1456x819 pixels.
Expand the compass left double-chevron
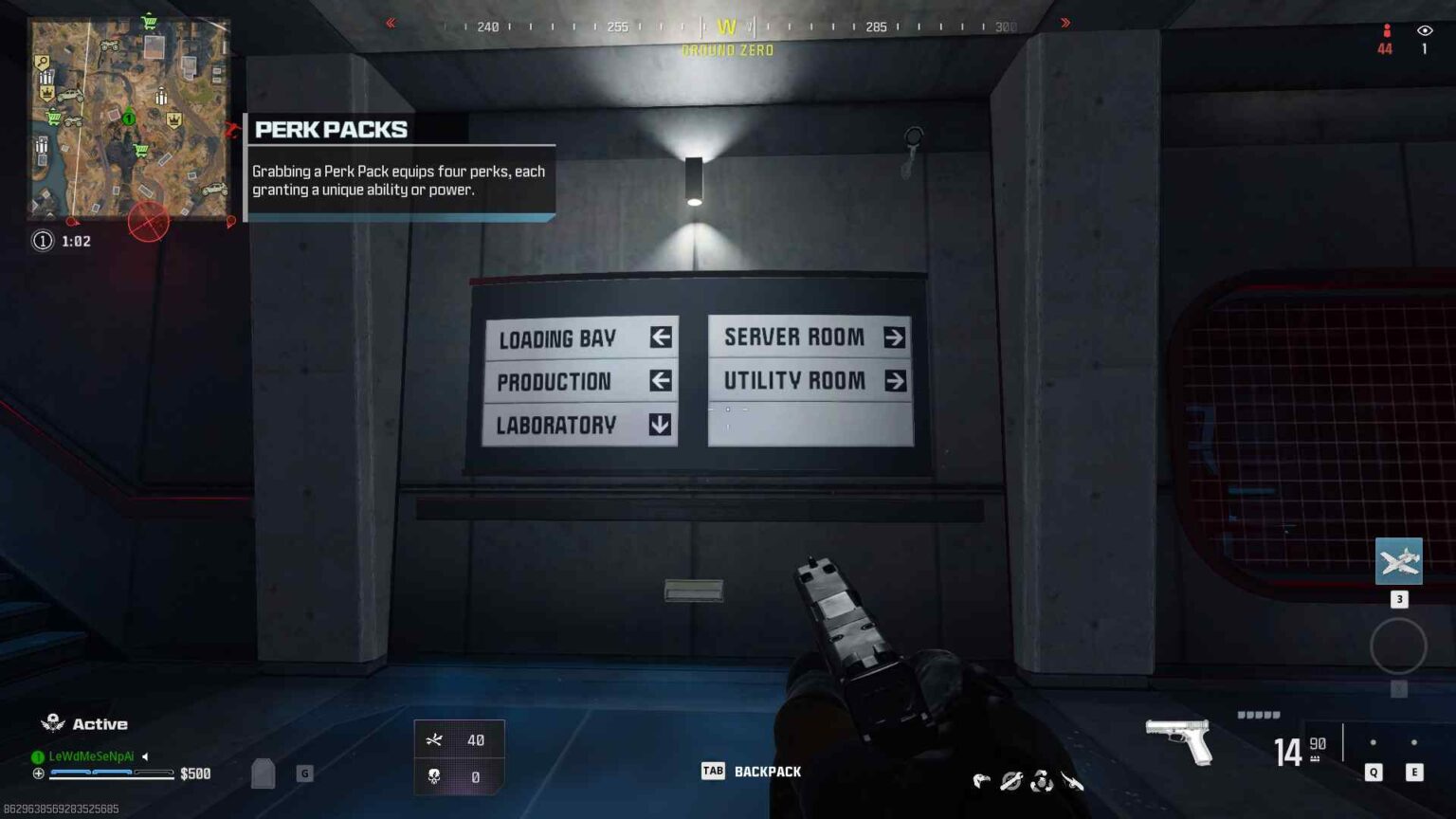tap(390, 22)
